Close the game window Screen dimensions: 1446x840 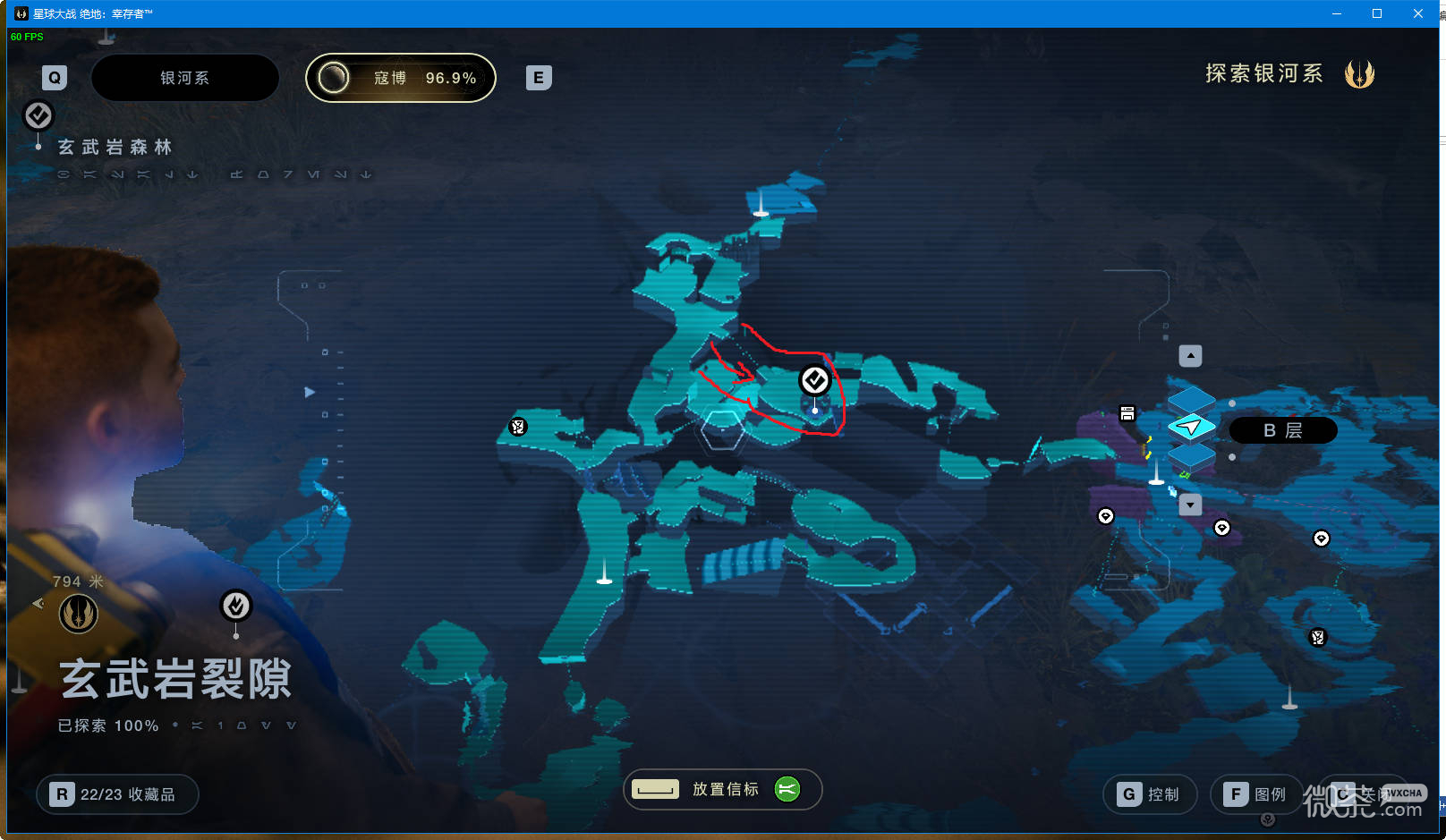click(1418, 13)
